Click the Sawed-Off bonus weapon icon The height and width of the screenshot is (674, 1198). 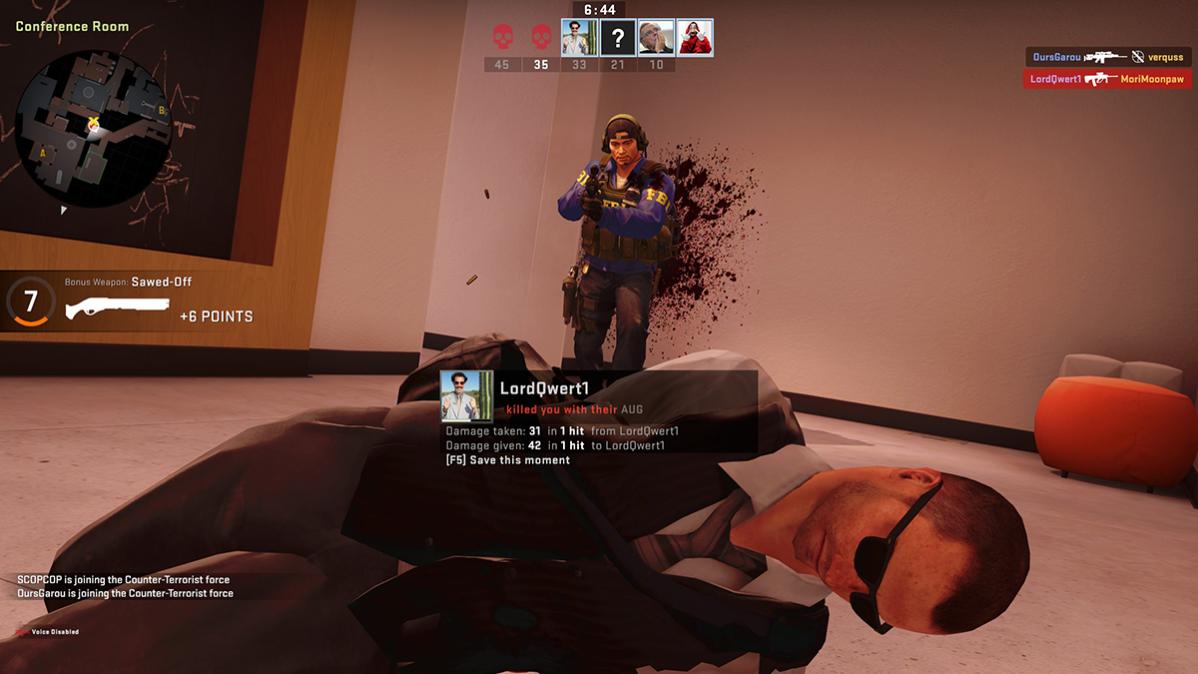(117, 309)
